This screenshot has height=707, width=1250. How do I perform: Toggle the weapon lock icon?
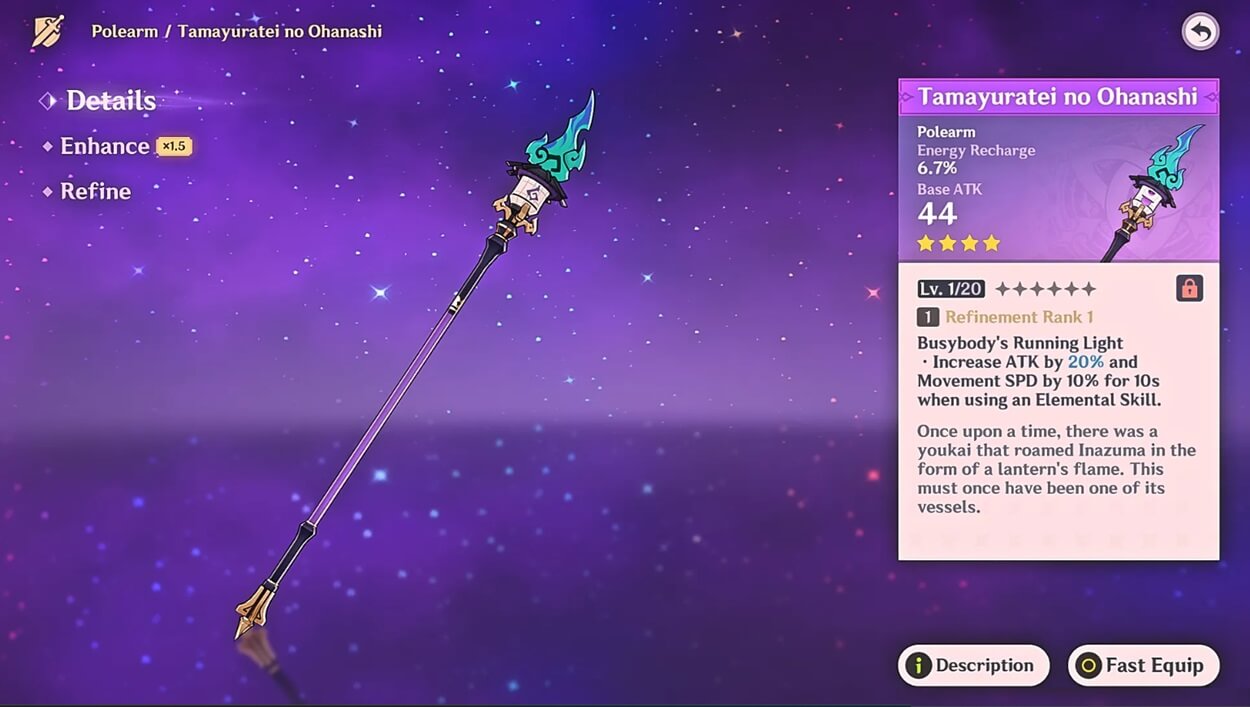[x=1189, y=288]
